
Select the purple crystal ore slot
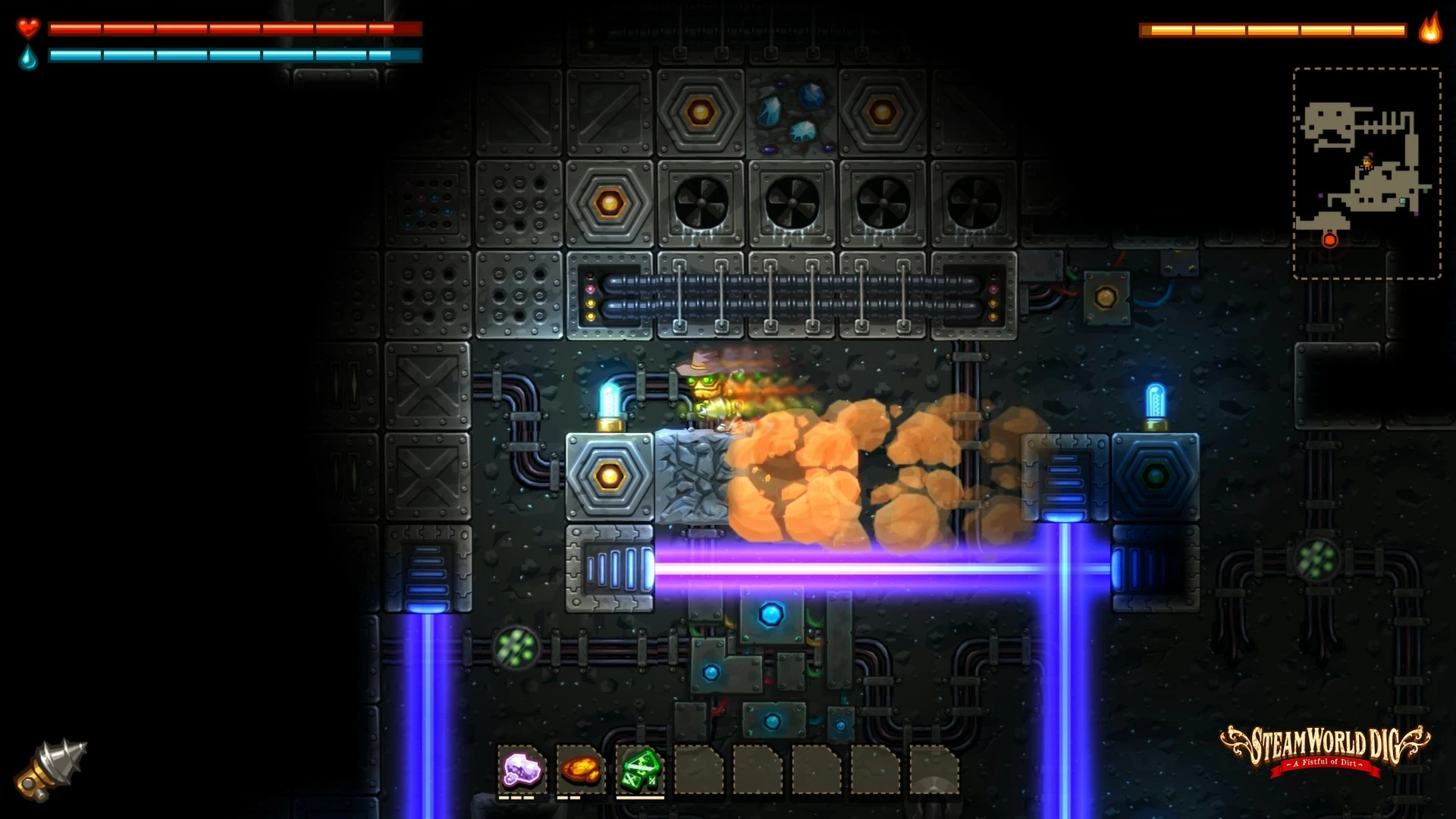tap(522, 770)
